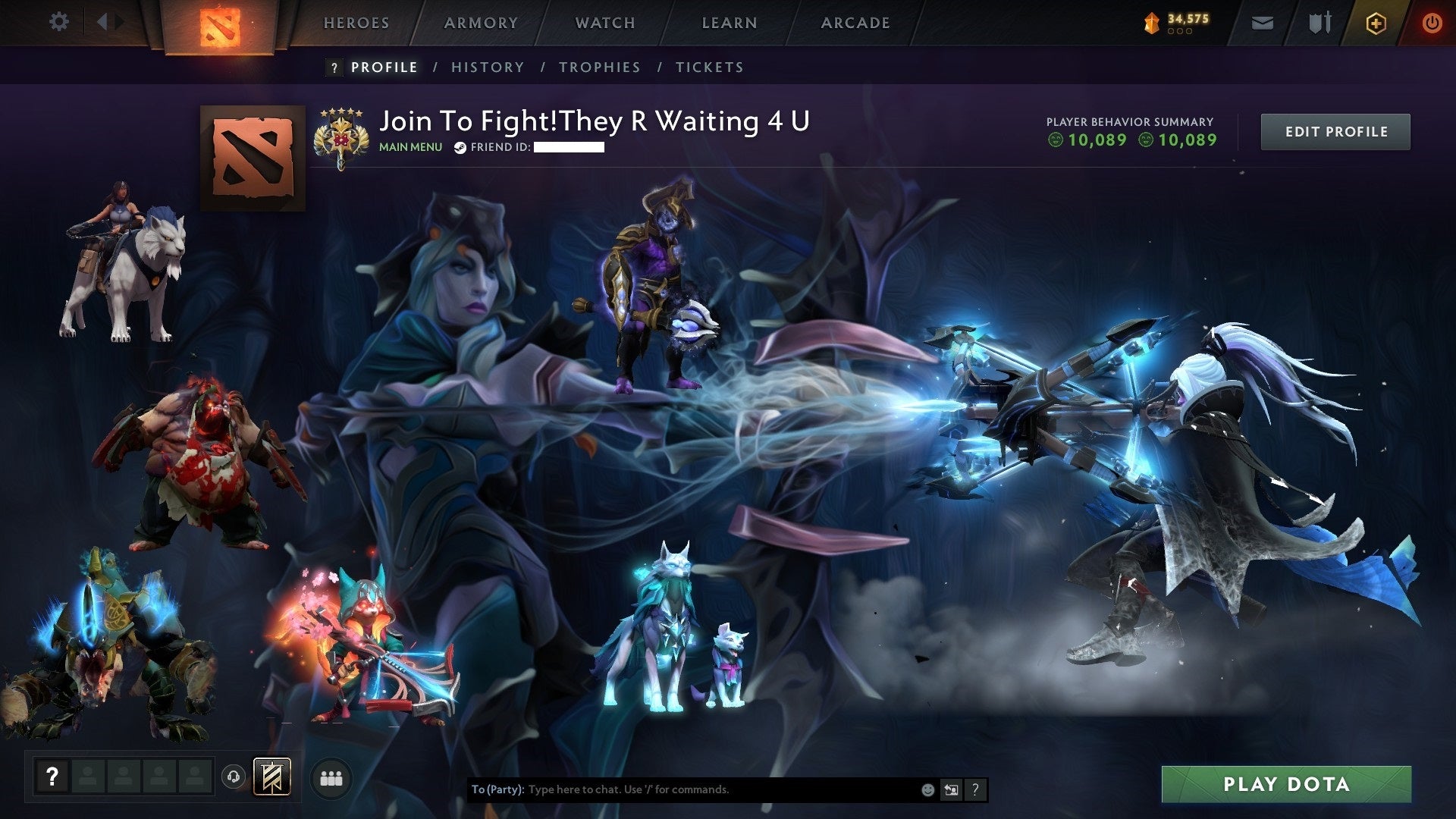The image size is (1456, 819).
Task: Click the EDIT PROFILE button
Action: tap(1335, 130)
